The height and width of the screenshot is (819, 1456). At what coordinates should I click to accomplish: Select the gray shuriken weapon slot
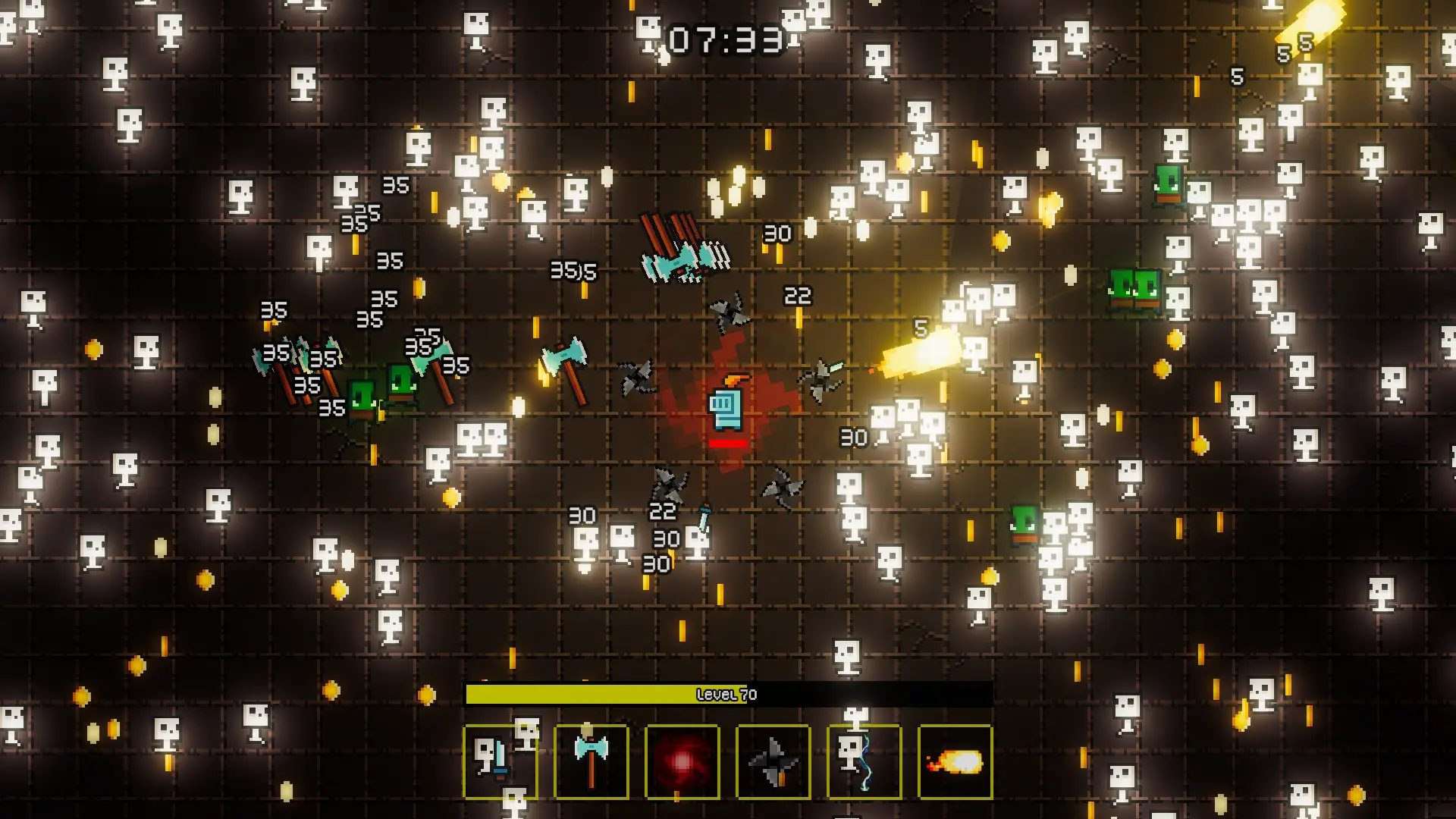(x=773, y=761)
